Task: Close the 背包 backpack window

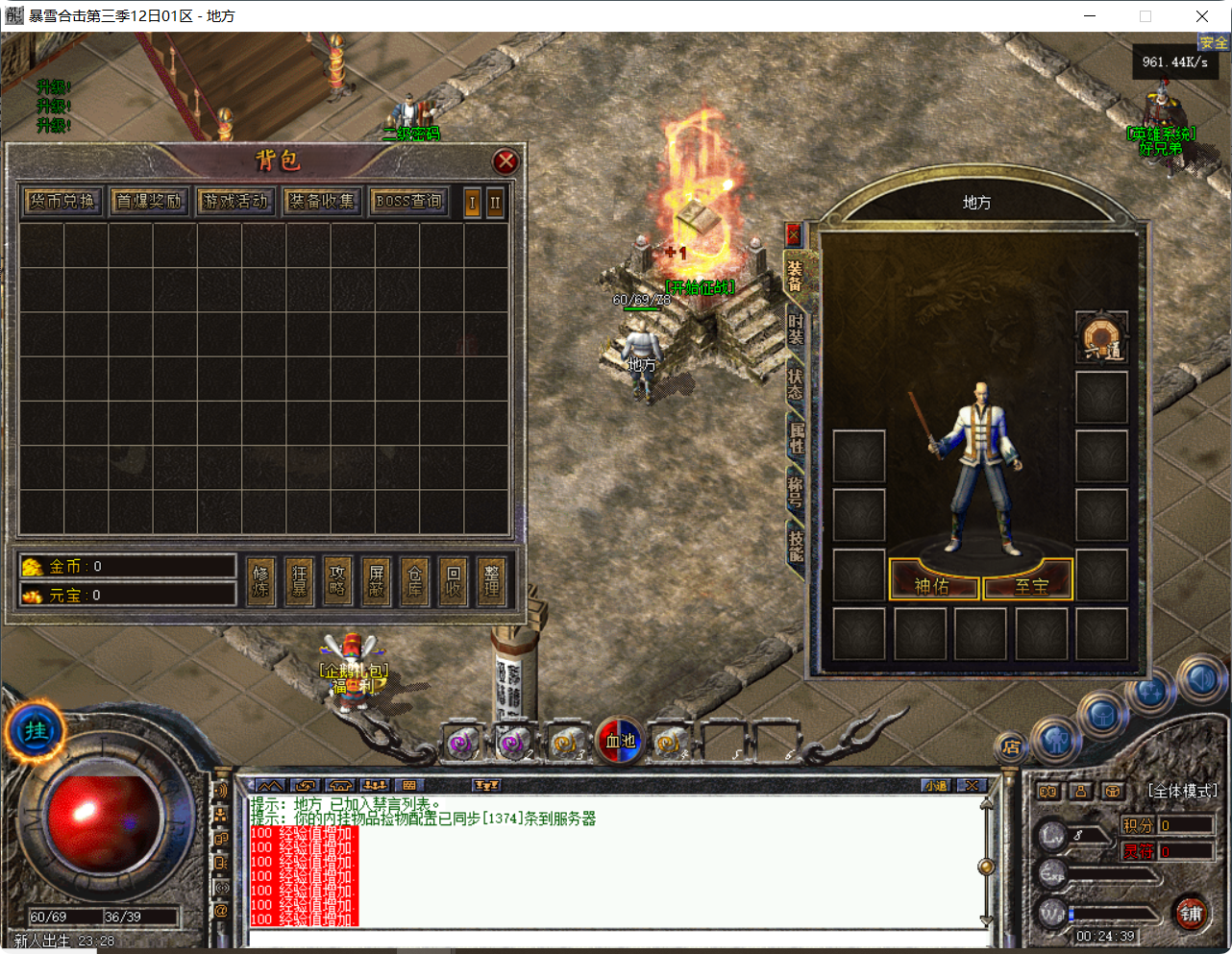Action: pos(505,161)
